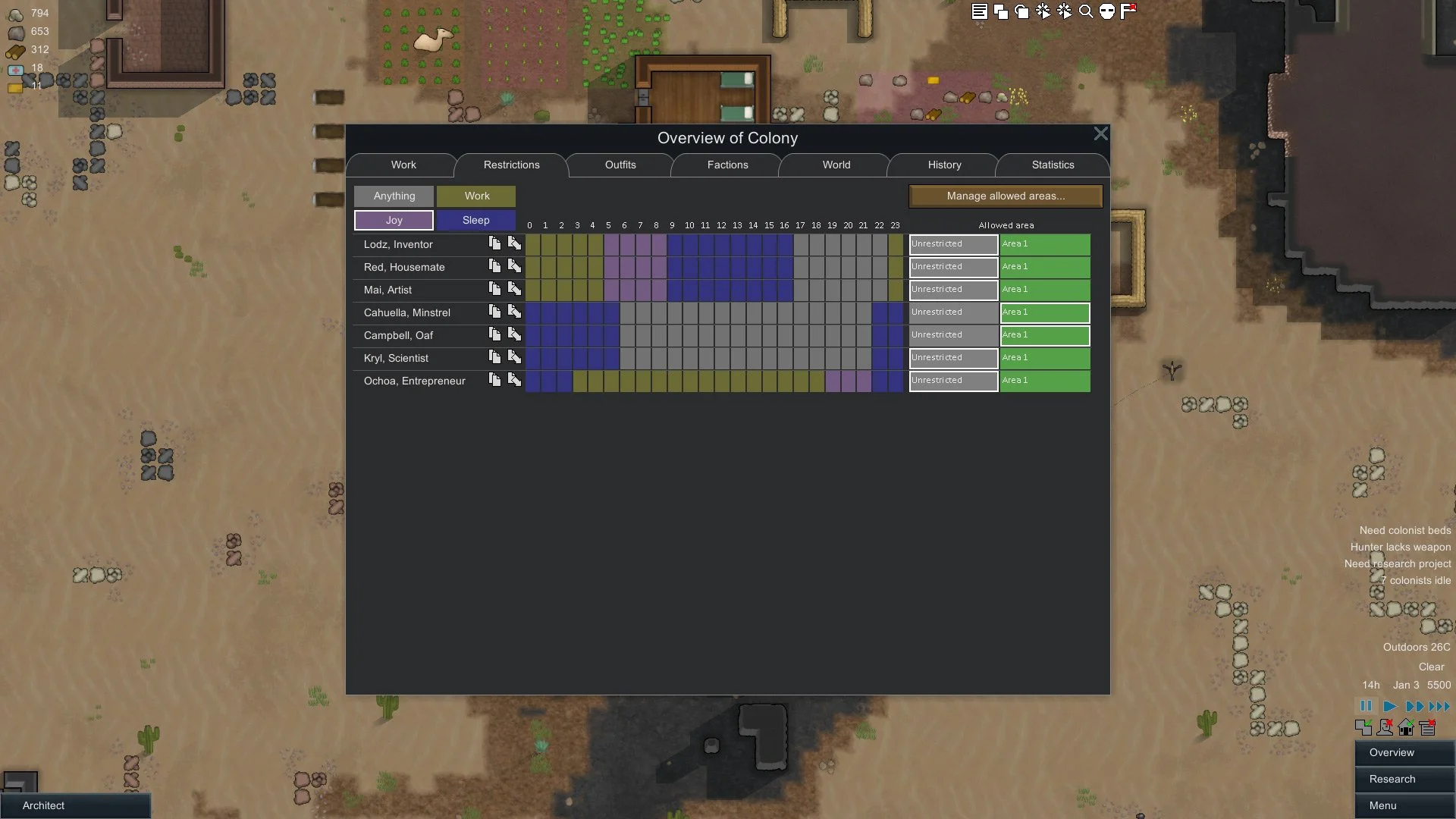Toggle home area display via house icon

(x=1406, y=727)
